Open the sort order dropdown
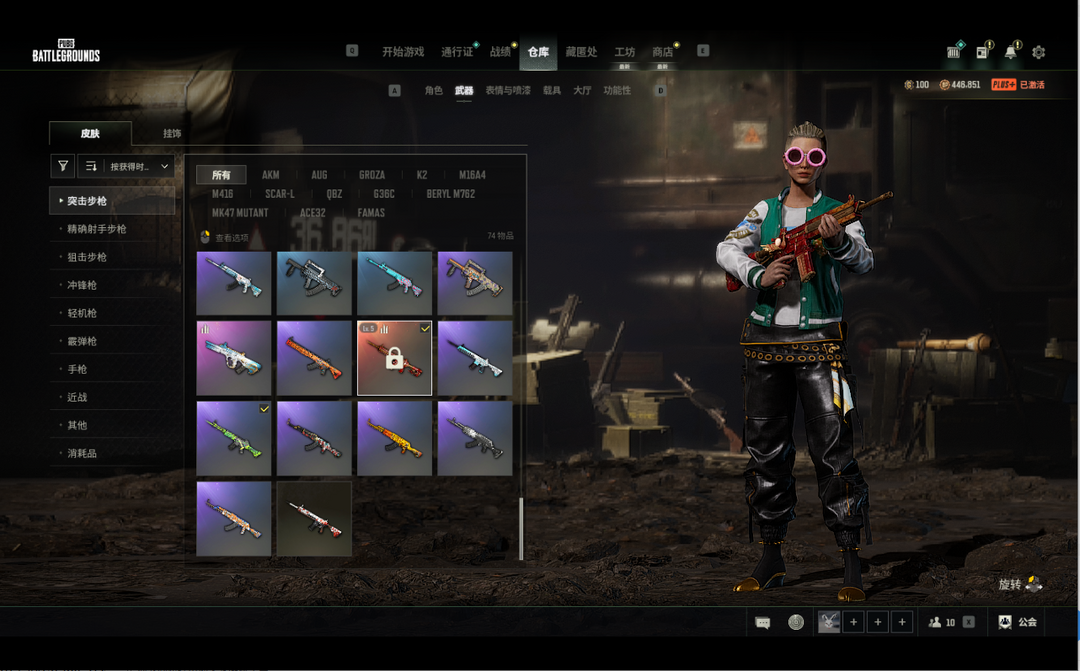 click(x=126, y=166)
